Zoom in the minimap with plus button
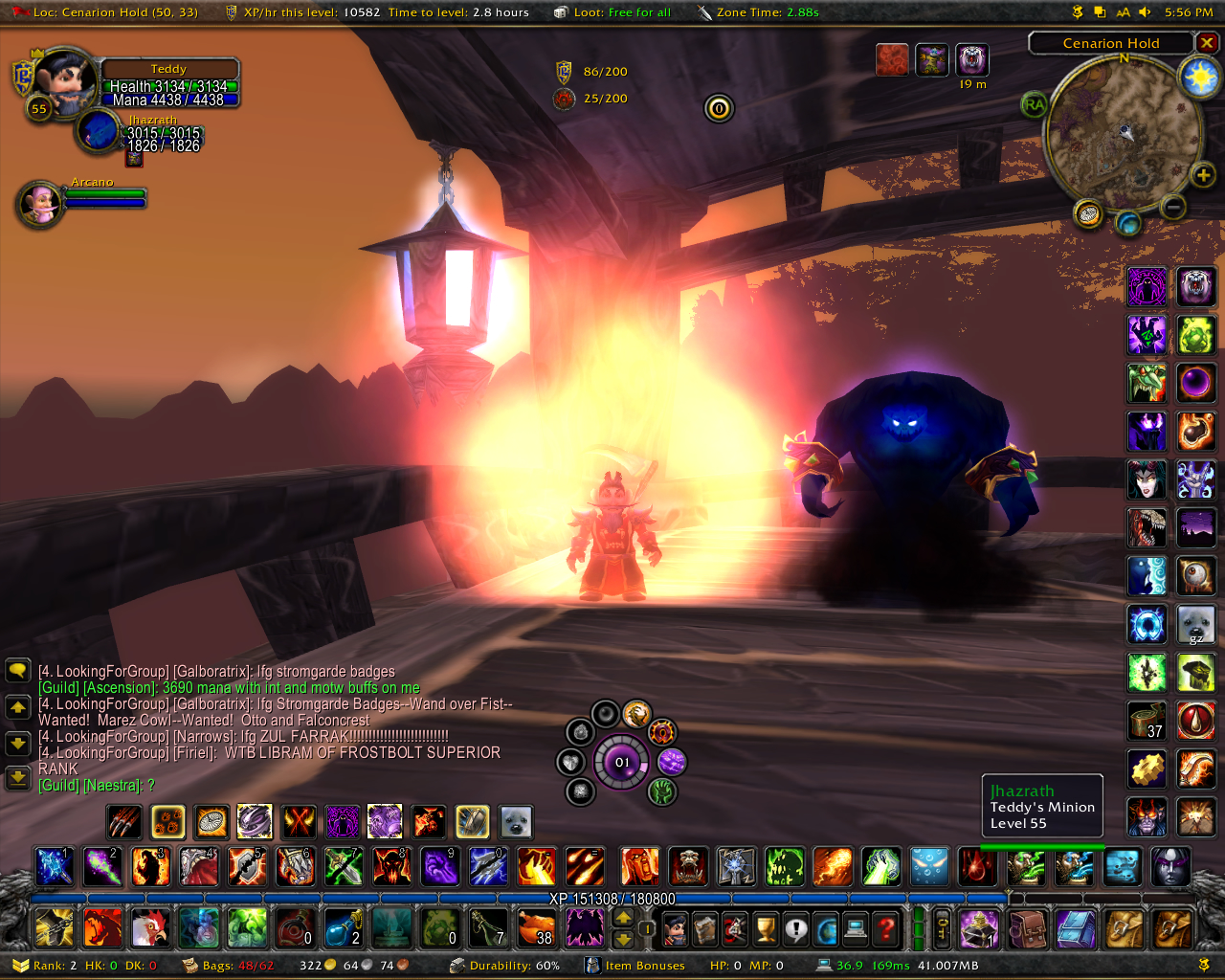This screenshot has width=1225, height=980. click(1202, 174)
